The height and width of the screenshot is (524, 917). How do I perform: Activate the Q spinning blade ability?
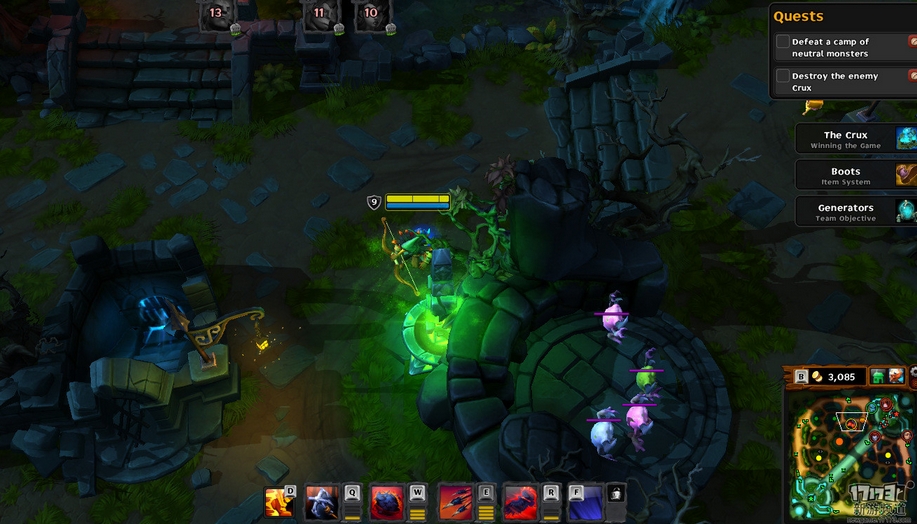click(321, 502)
